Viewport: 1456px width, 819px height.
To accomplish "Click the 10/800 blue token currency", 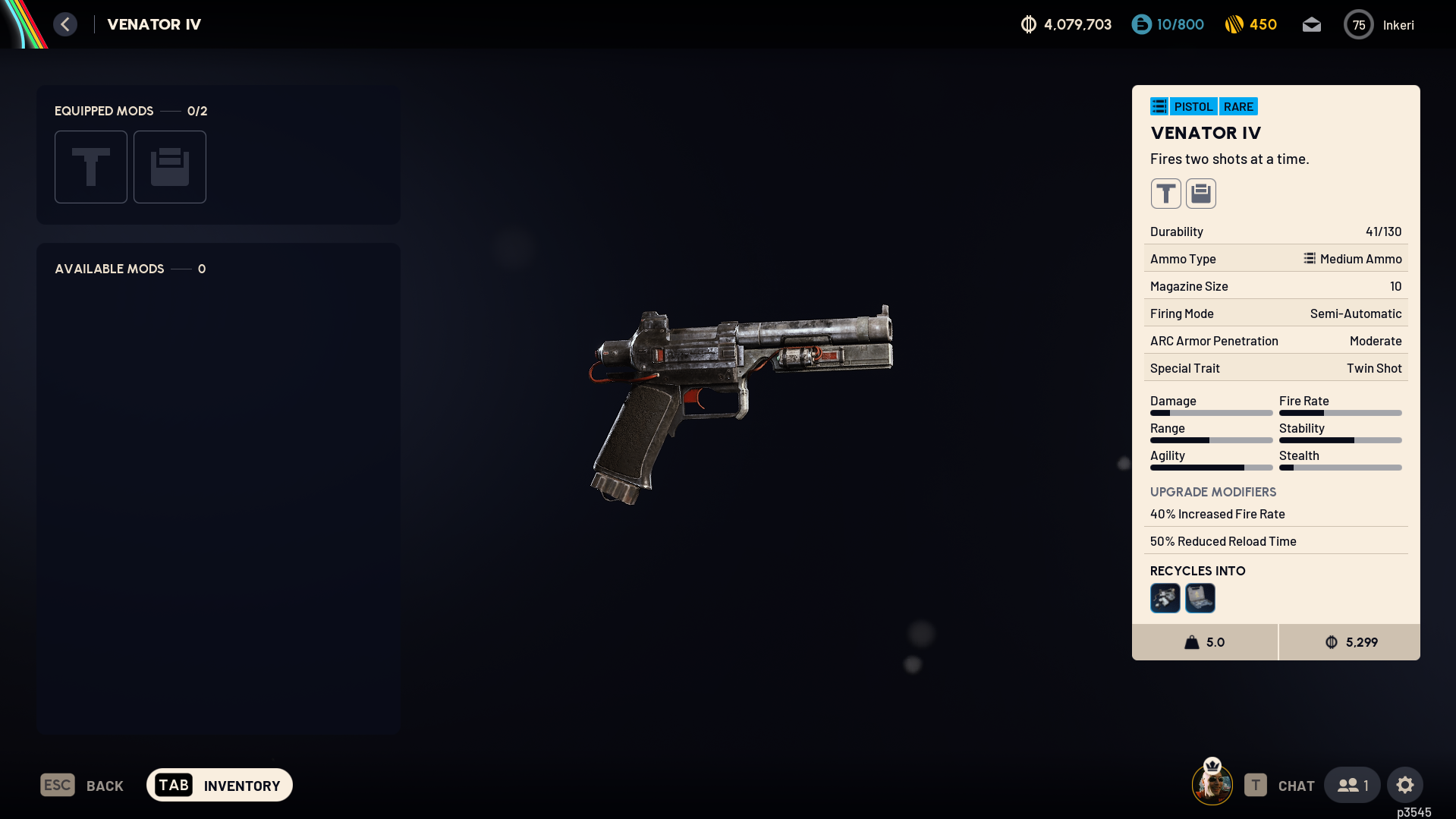I will click(x=1168, y=25).
